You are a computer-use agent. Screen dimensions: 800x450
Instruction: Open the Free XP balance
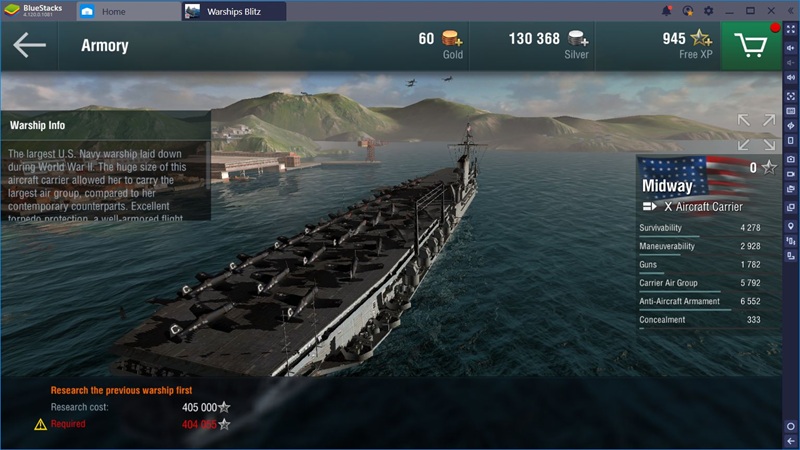tap(686, 45)
